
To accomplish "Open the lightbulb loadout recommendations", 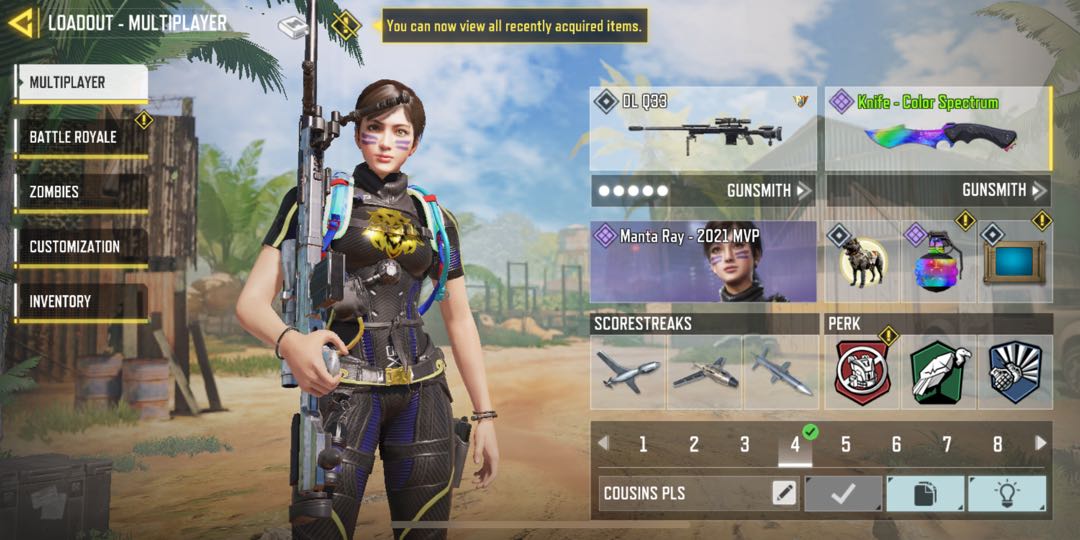I will pos(1007,493).
